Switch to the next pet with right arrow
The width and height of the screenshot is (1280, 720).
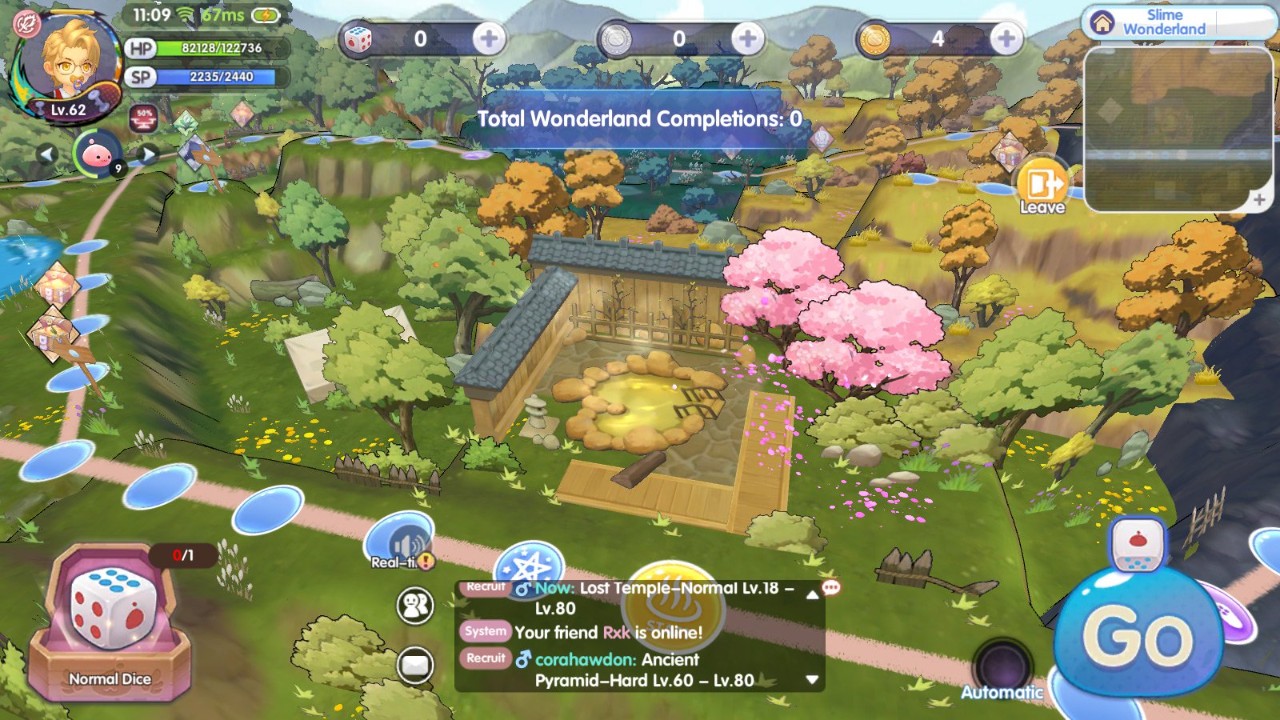coord(147,154)
